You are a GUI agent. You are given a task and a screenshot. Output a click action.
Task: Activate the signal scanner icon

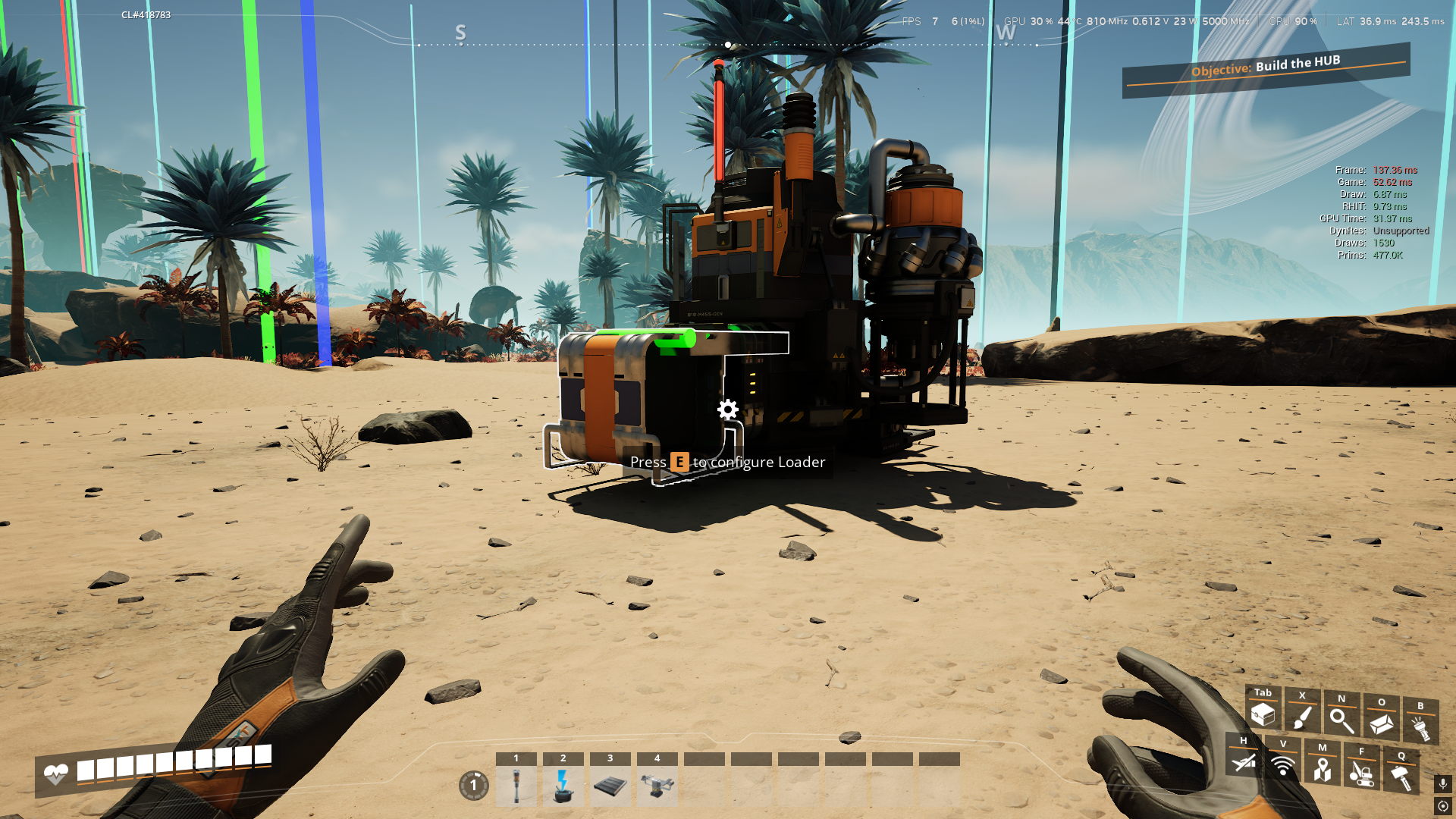point(1283,765)
